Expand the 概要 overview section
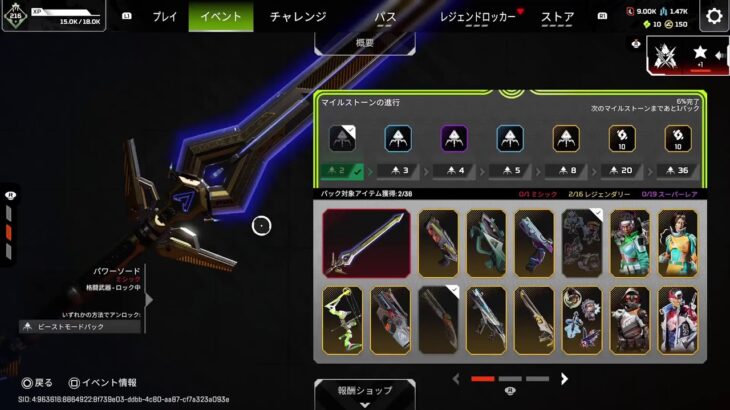Image resolution: width=730 pixels, height=410 pixels. coord(365,43)
